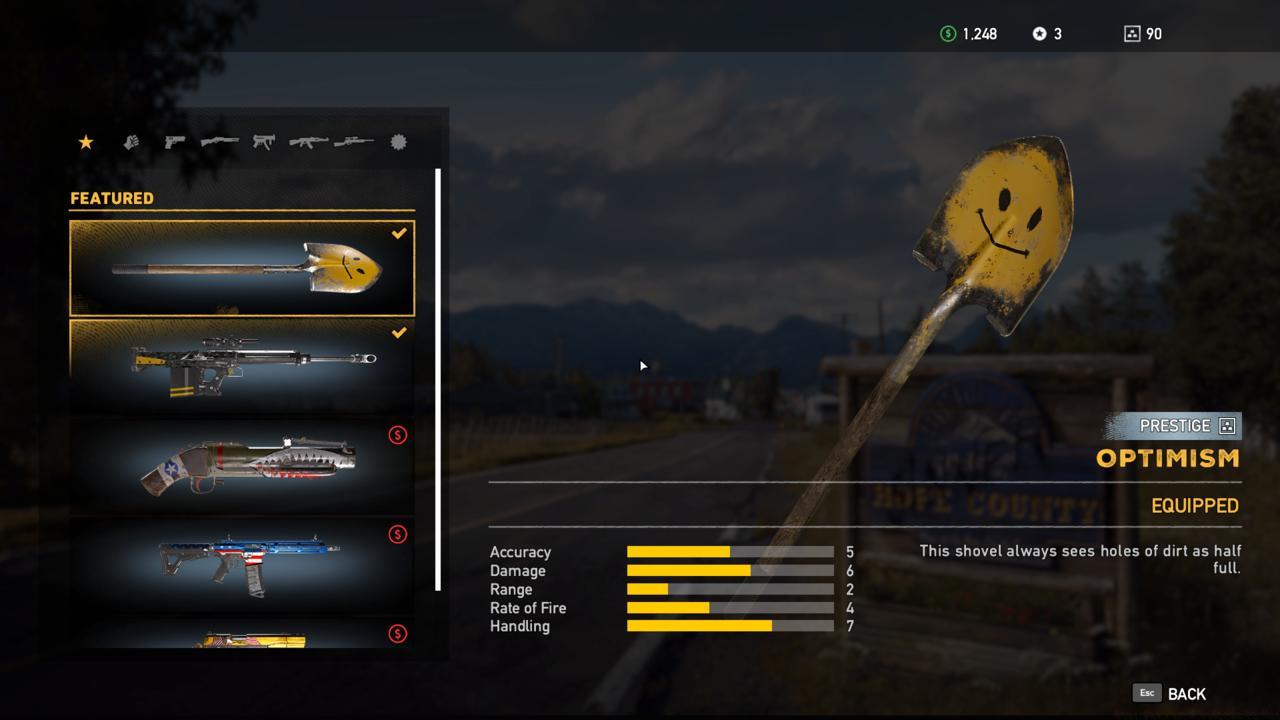Click the red price badge on the shark shotgun
Screen dimensions: 1280x720
pyautogui.click(x=398, y=434)
